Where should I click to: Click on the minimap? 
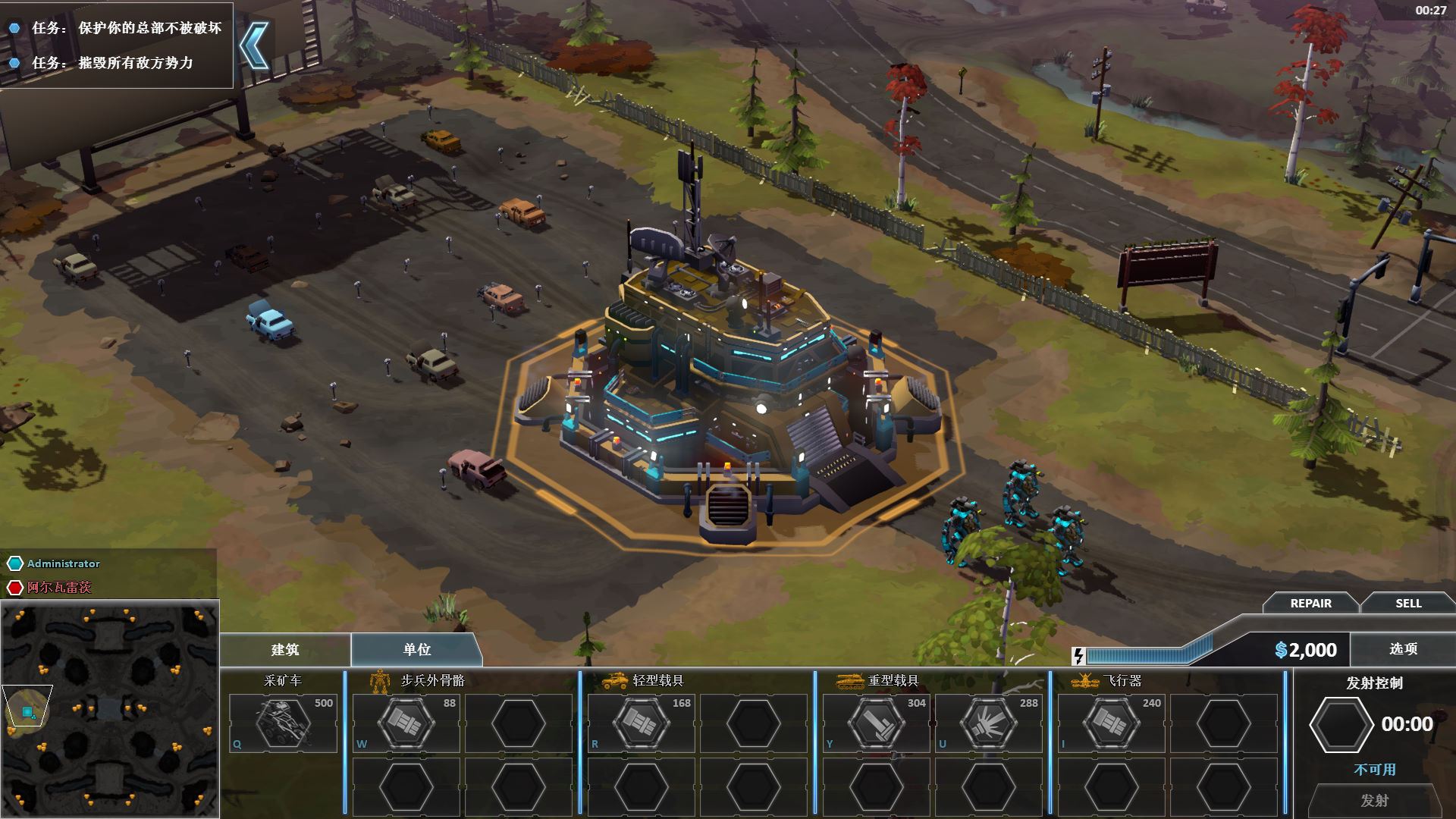[110, 709]
